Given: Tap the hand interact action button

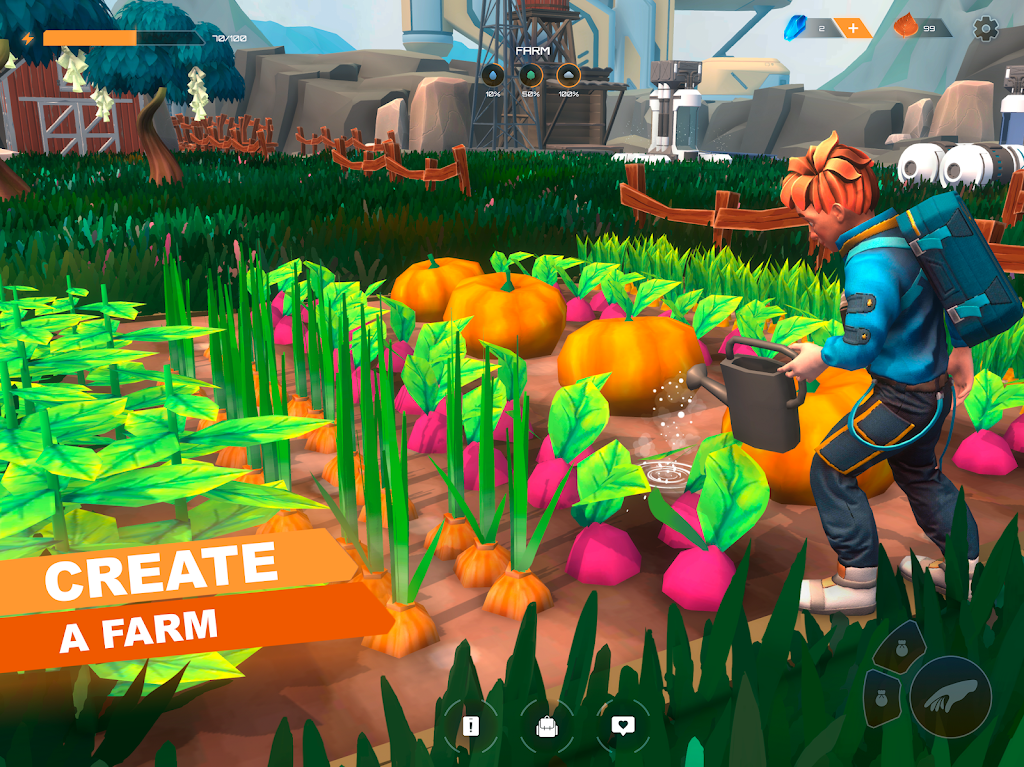Looking at the screenshot, I should point(950,697).
